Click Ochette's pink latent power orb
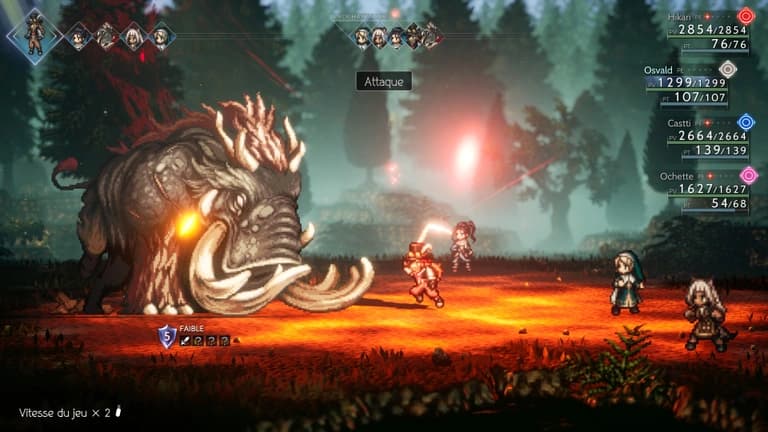Image resolution: width=768 pixels, height=432 pixels. pos(748,175)
